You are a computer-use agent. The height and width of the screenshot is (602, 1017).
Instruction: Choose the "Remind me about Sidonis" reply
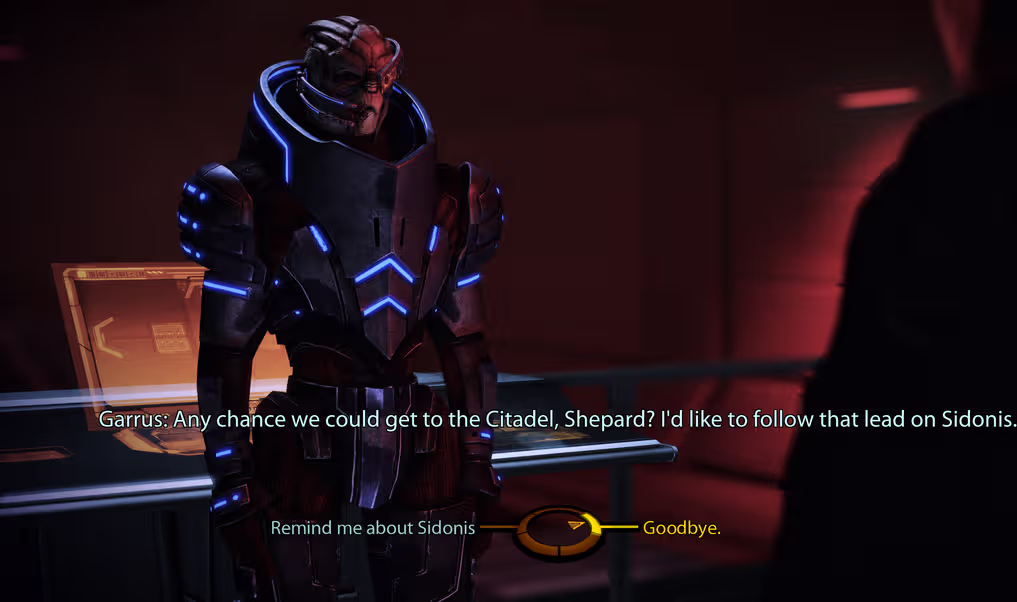point(373,527)
